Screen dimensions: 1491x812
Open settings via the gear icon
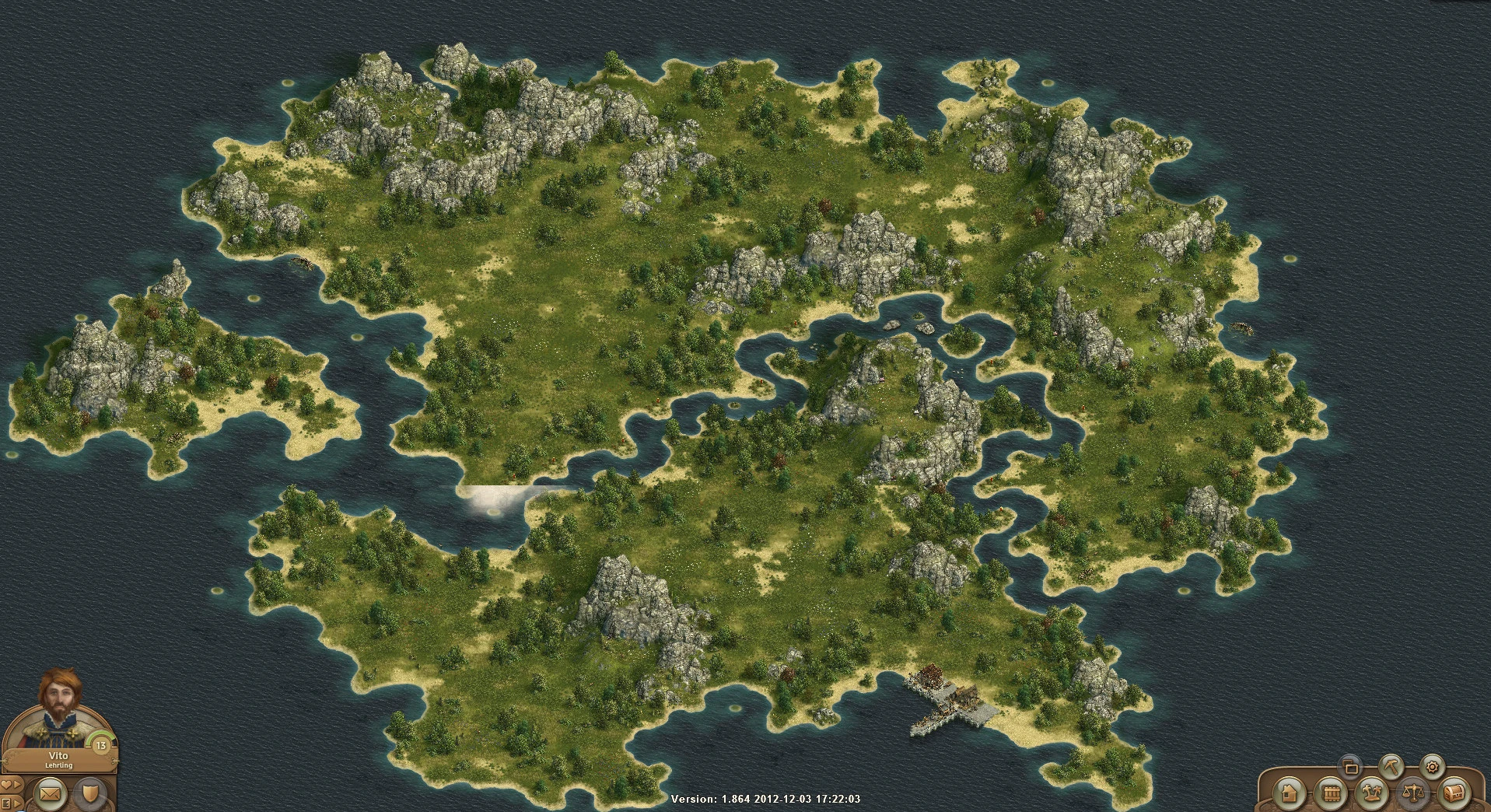coord(1432,767)
